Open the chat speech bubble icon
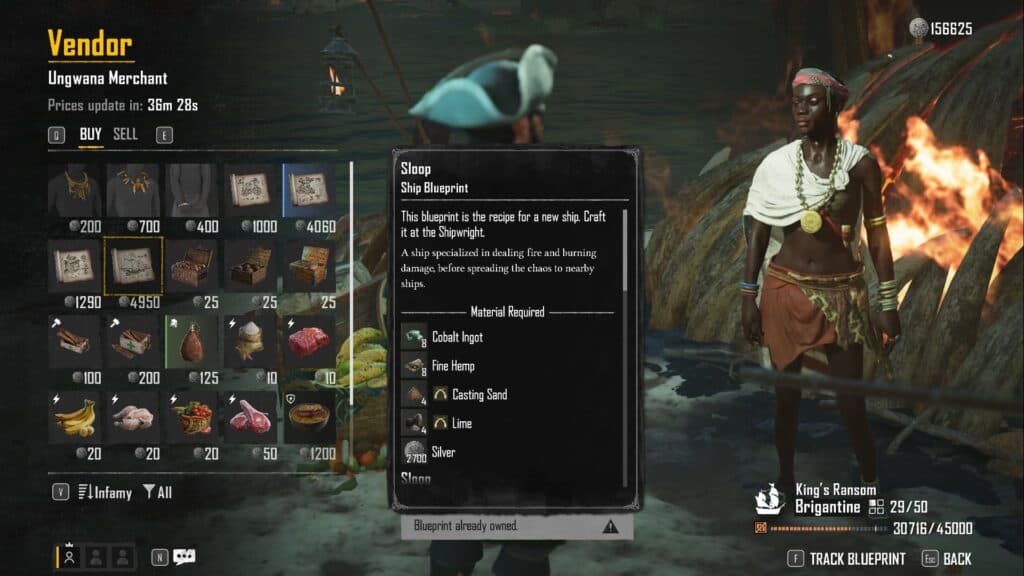This screenshot has height=576, width=1024. coord(183,557)
